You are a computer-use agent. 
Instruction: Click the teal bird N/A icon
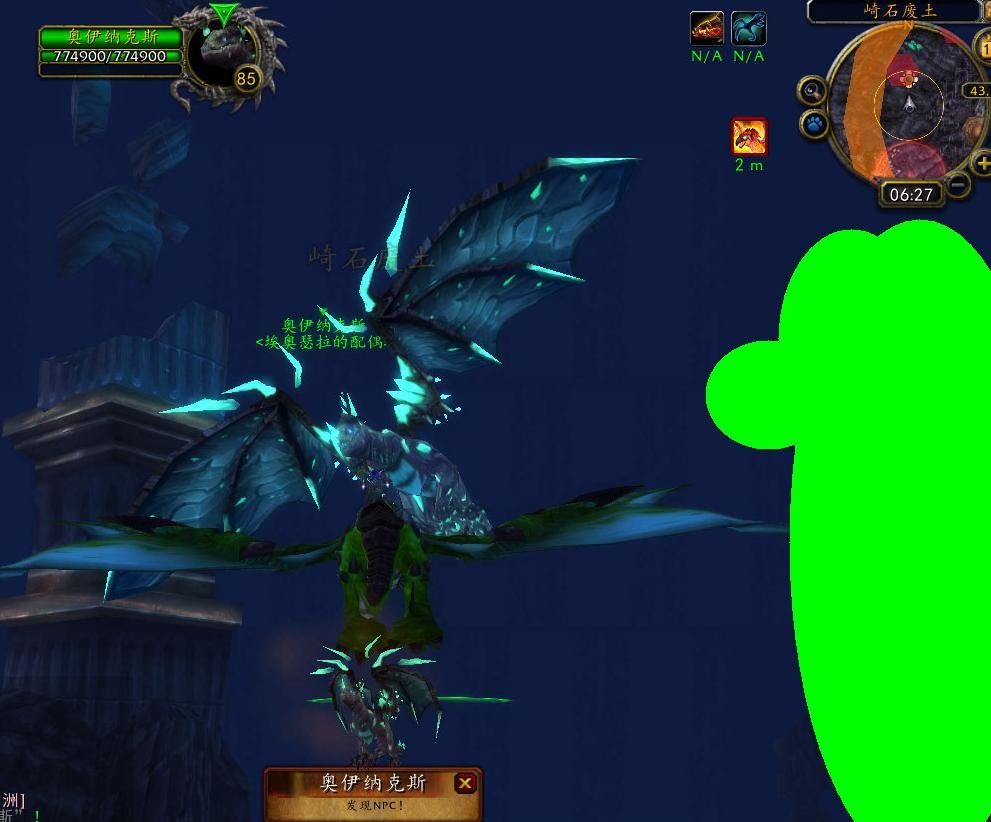(x=748, y=28)
